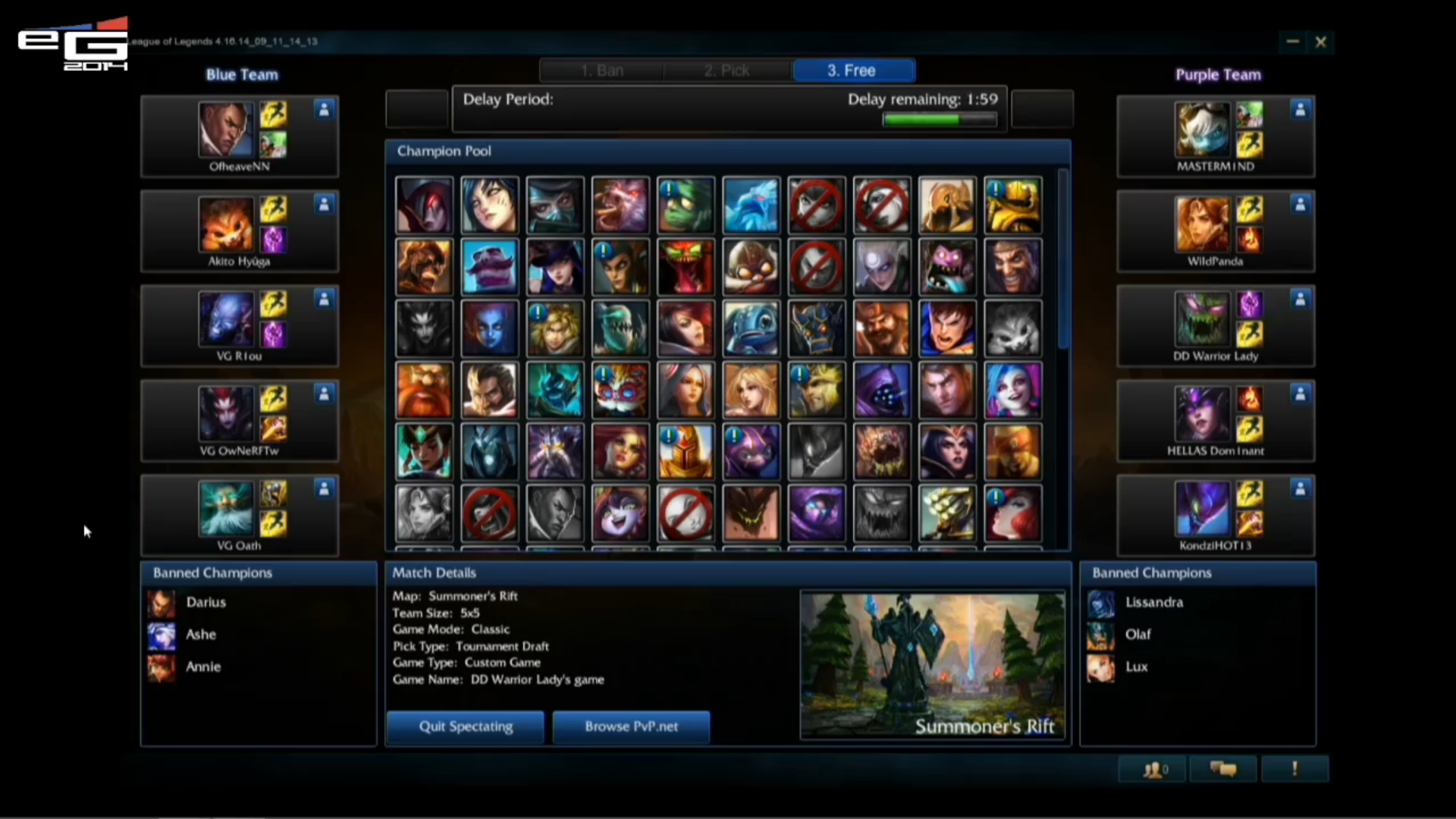The height and width of the screenshot is (819, 1456).
Task: Open Browse PvP.net
Action: (631, 726)
